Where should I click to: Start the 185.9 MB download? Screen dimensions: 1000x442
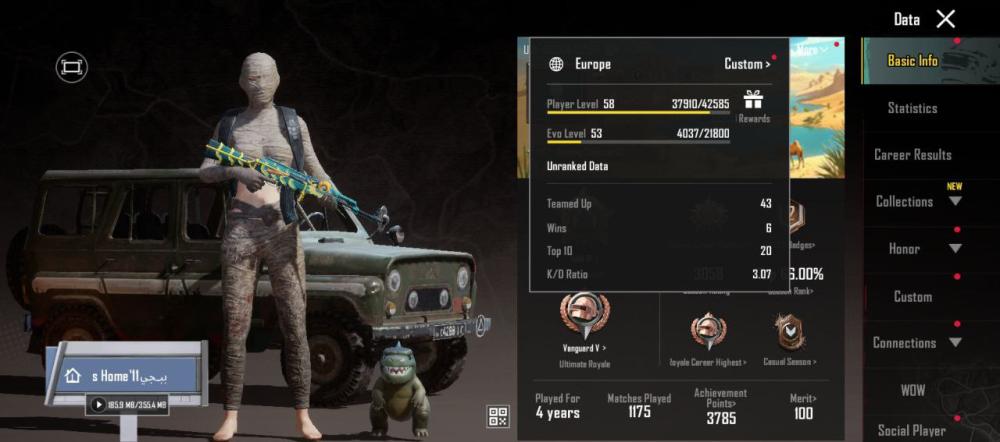(99, 405)
